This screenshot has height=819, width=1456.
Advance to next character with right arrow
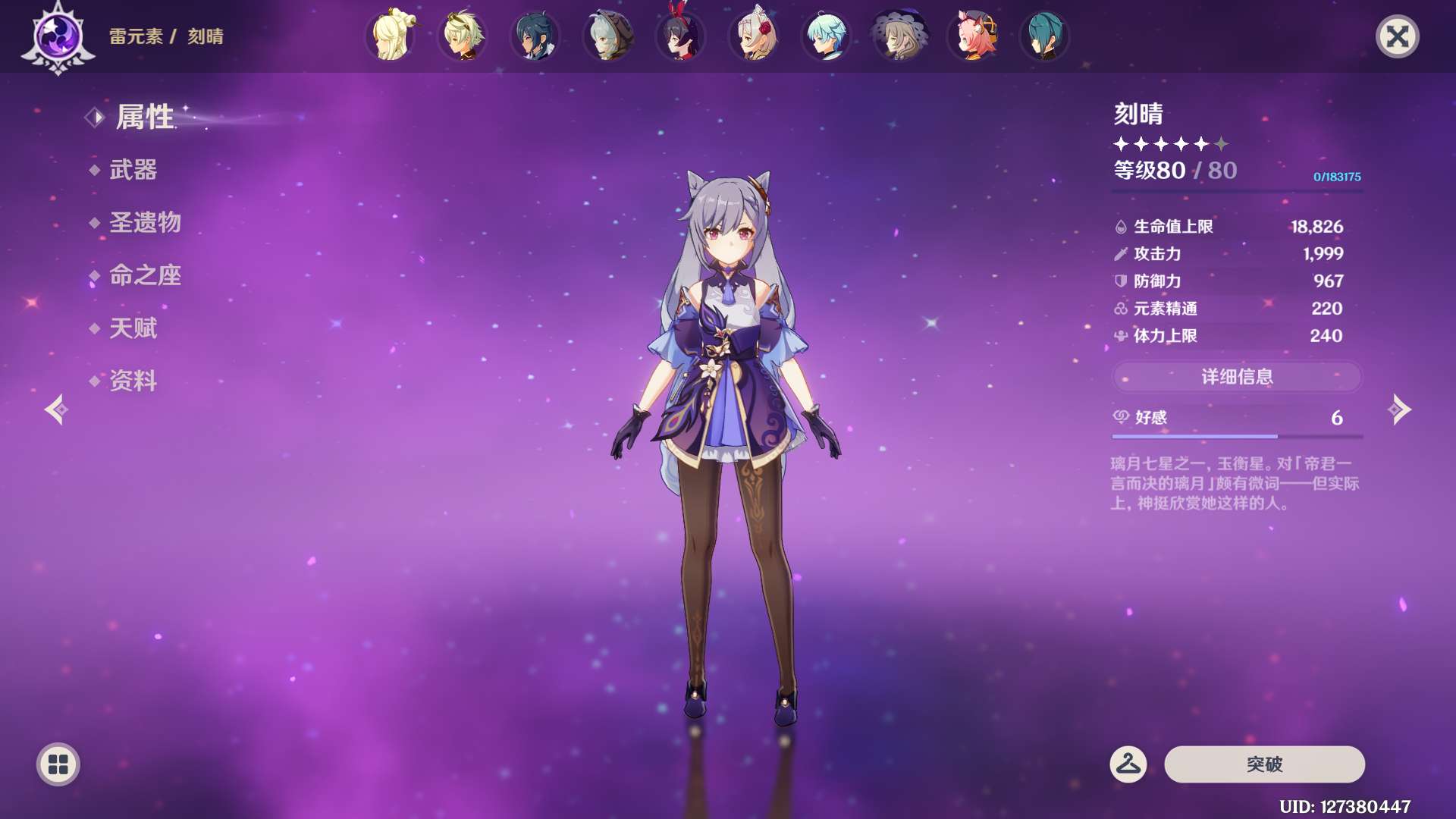point(1399,409)
